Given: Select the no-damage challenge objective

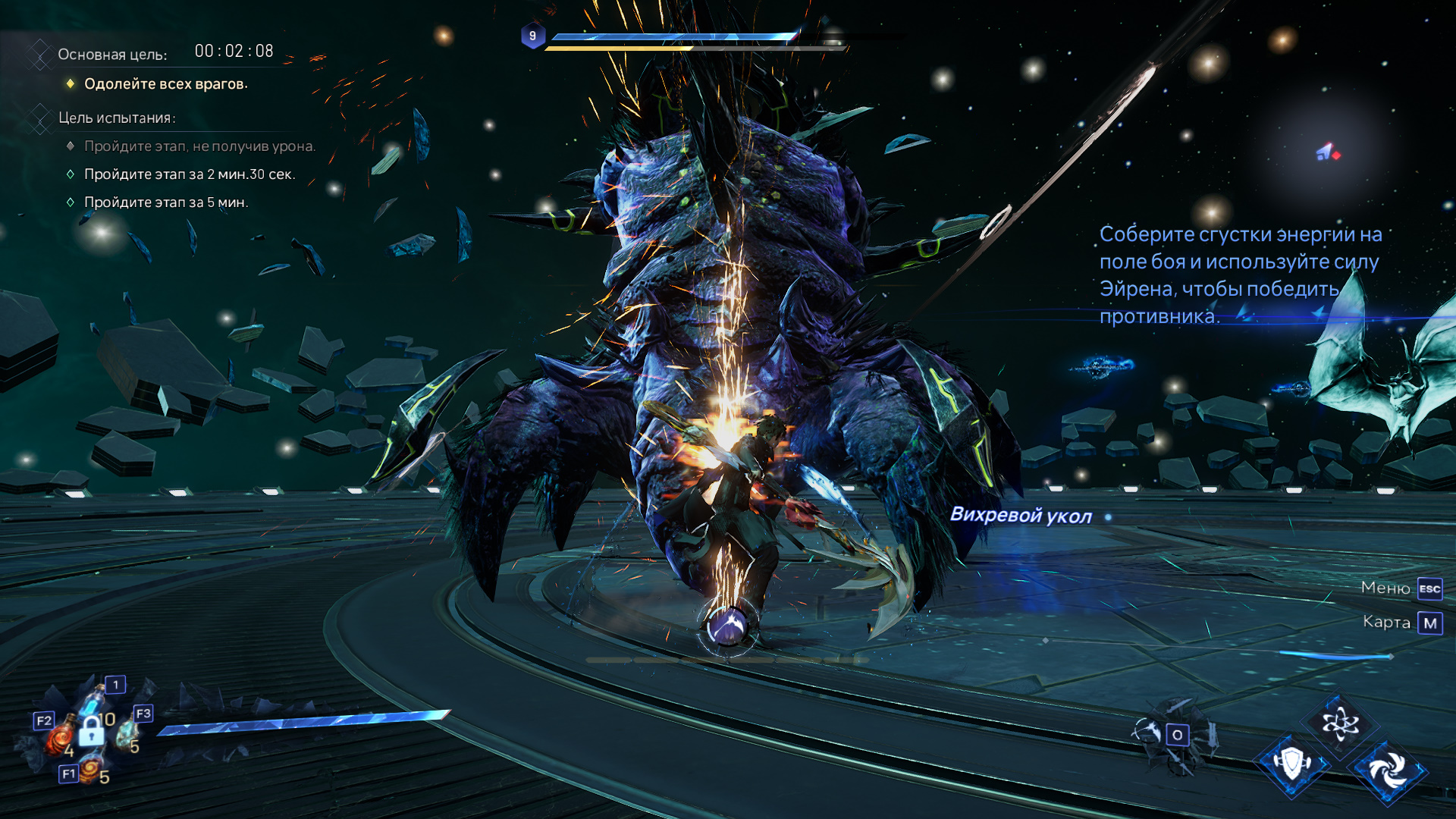Looking at the screenshot, I should [x=199, y=146].
